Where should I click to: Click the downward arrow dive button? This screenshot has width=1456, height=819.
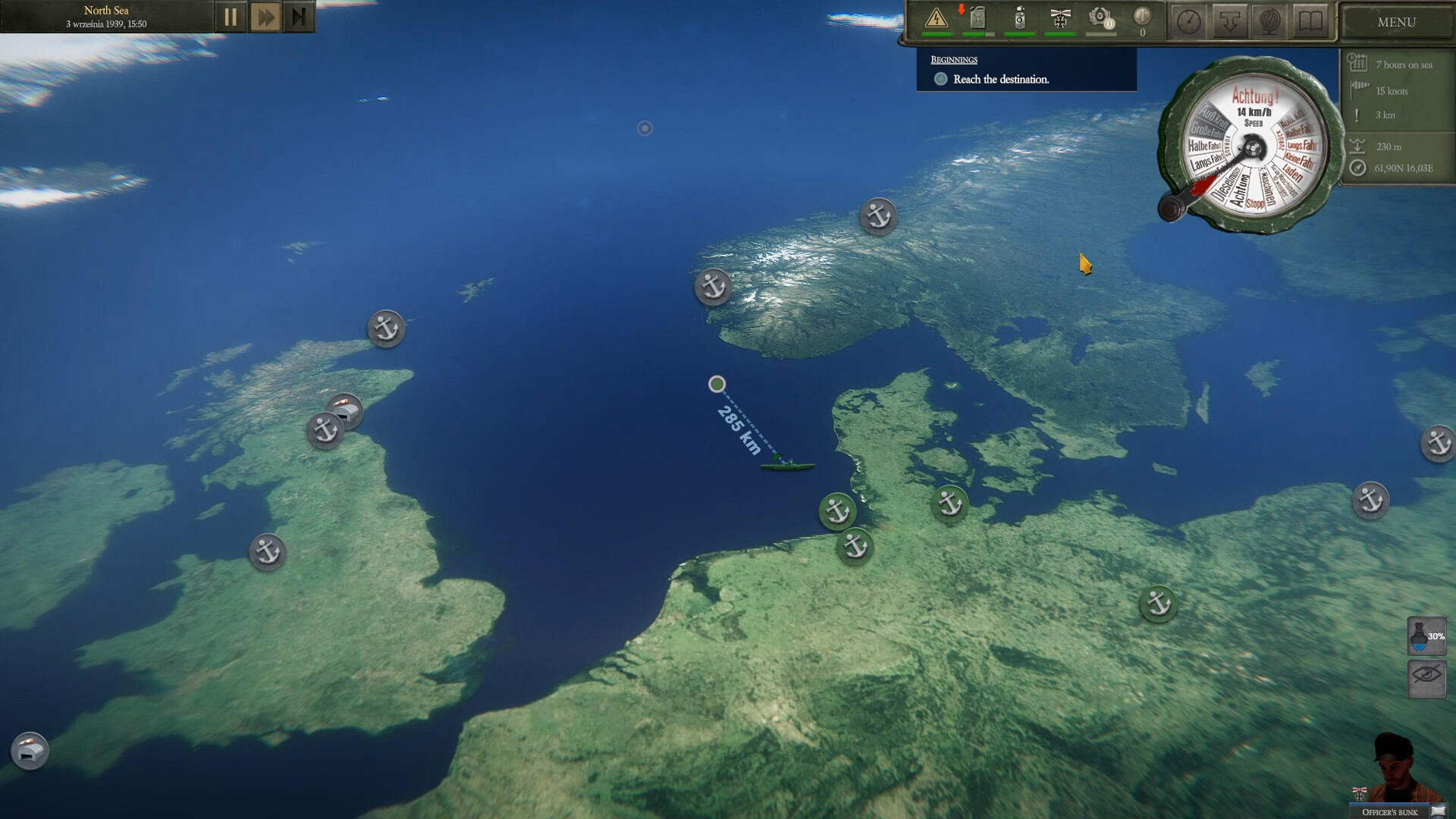pyautogui.click(x=1229, y=21)
